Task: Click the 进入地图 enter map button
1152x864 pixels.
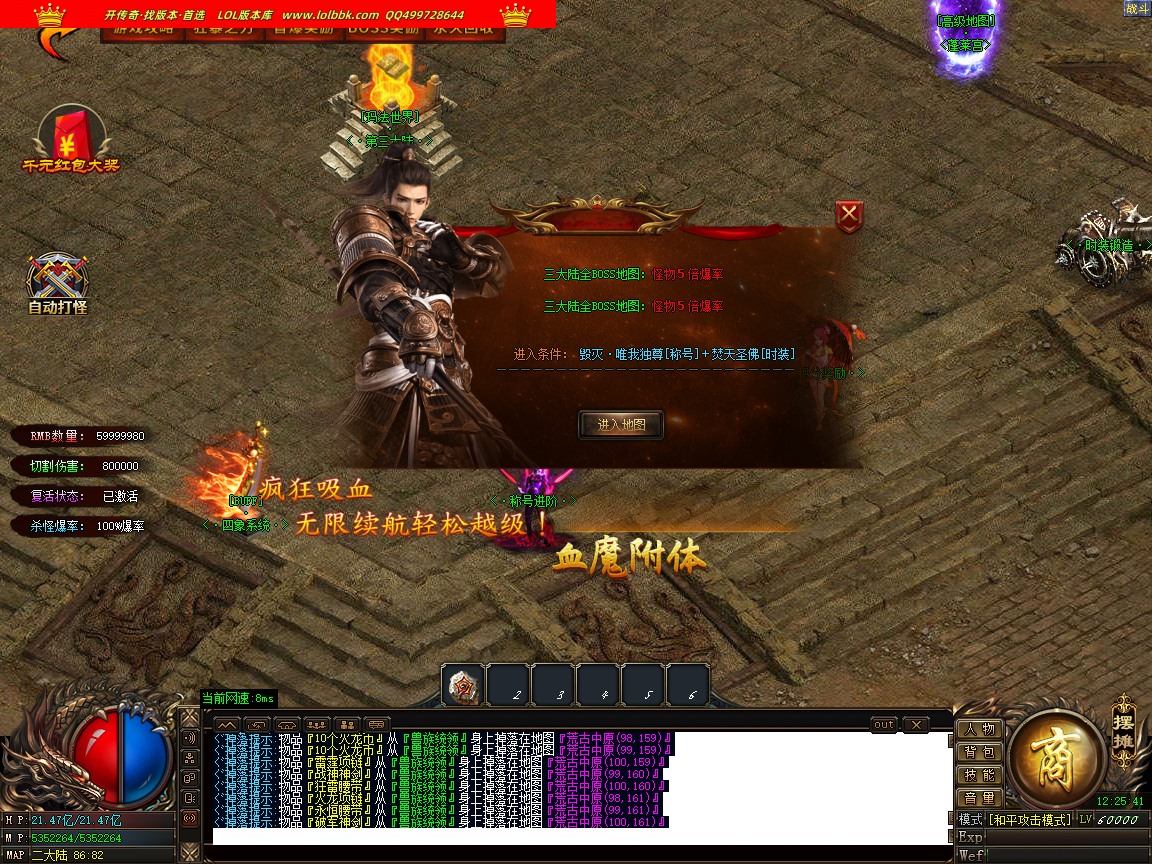Action: 620,425
